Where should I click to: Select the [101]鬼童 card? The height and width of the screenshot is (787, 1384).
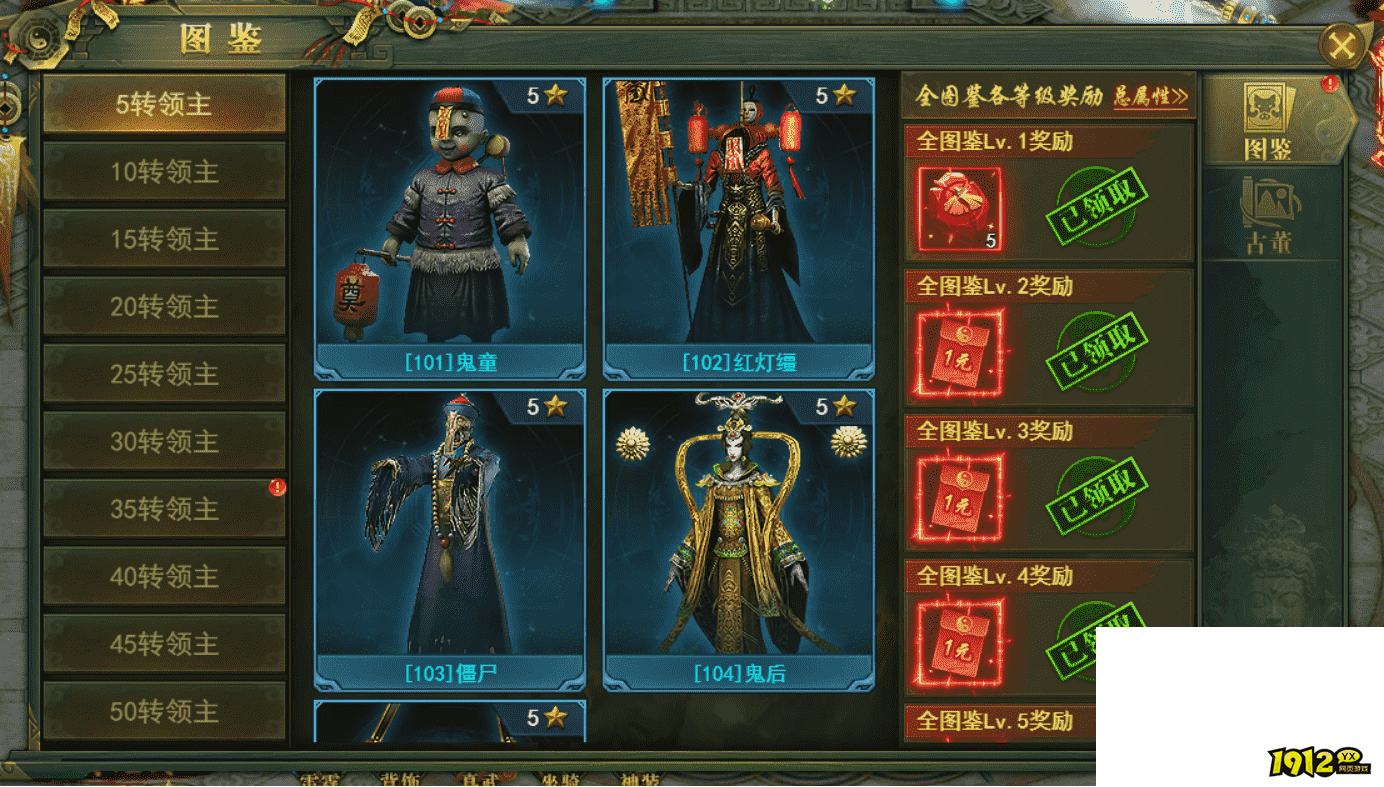[449, 225]
